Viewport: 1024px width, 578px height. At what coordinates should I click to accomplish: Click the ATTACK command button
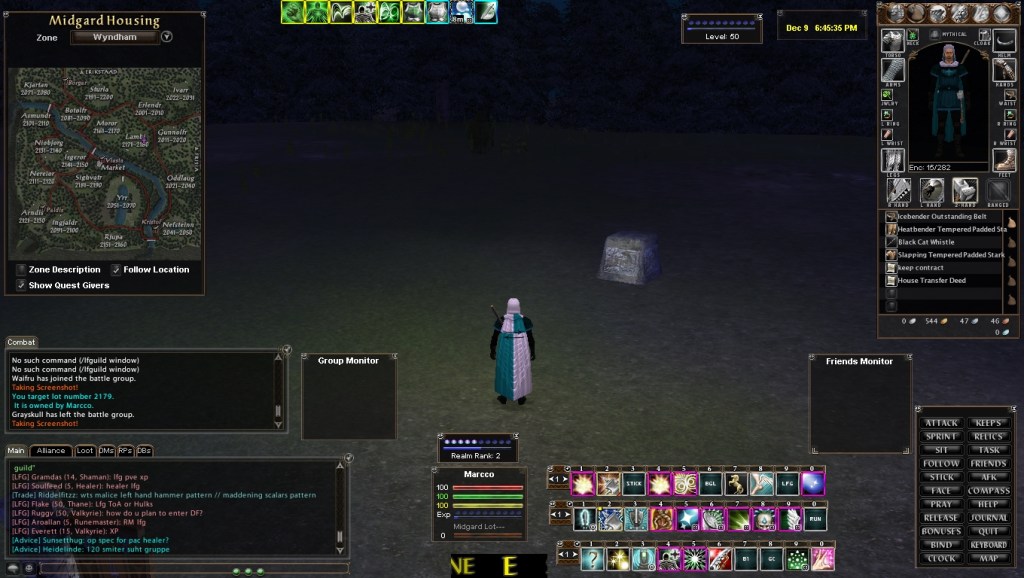click(x=941, y=423)
